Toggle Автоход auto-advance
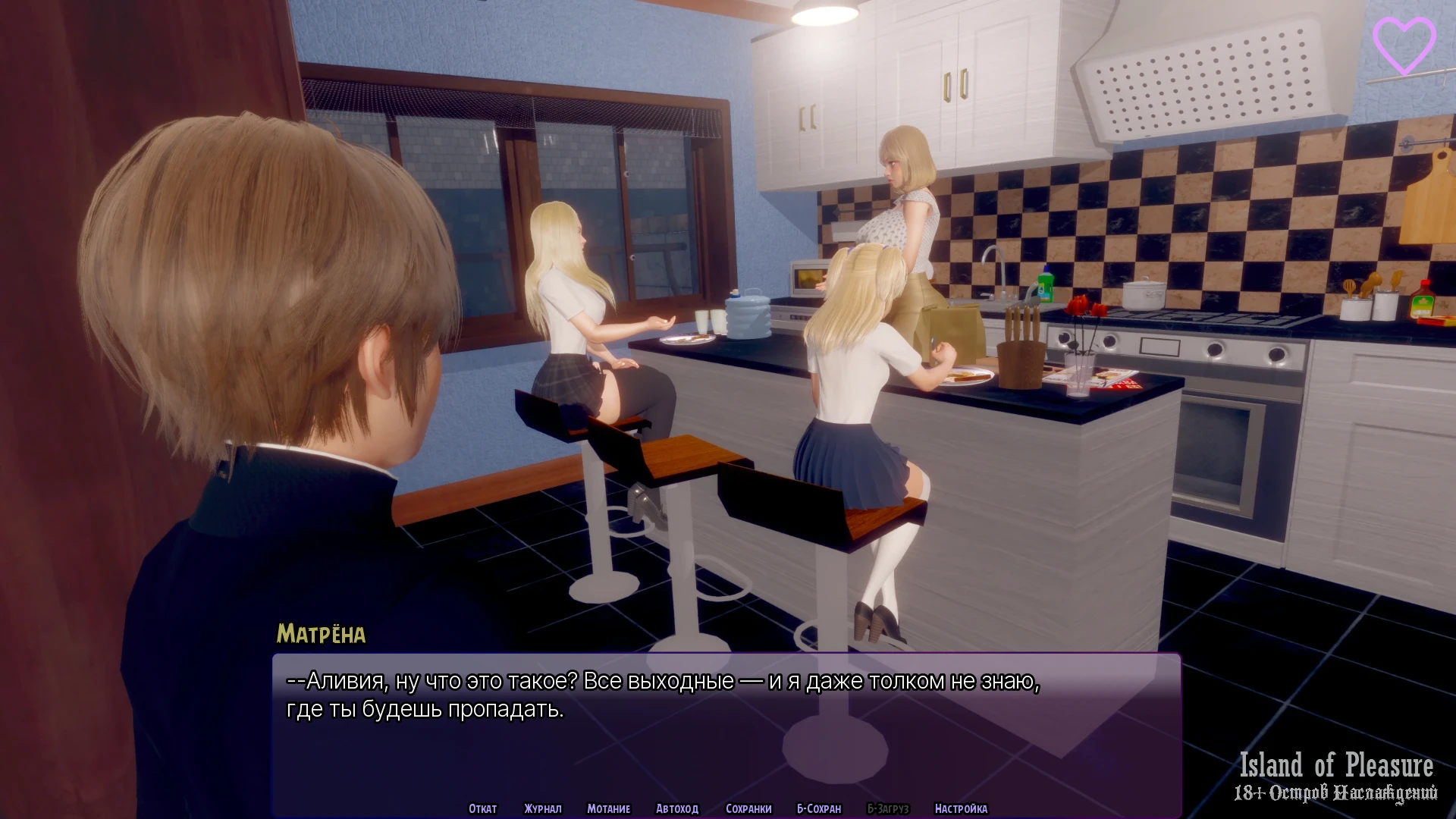The image size is (1456, 819). [x=676, y=808]
